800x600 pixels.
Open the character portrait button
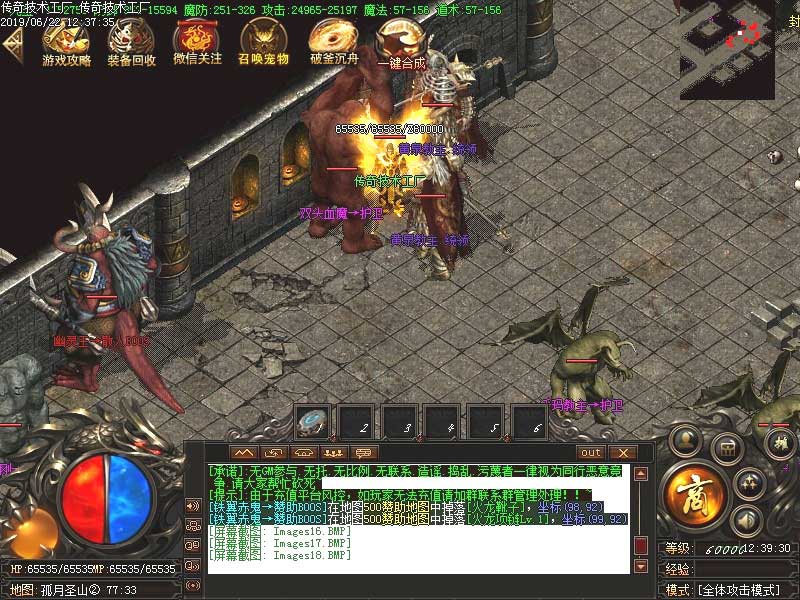coord(684,437)
